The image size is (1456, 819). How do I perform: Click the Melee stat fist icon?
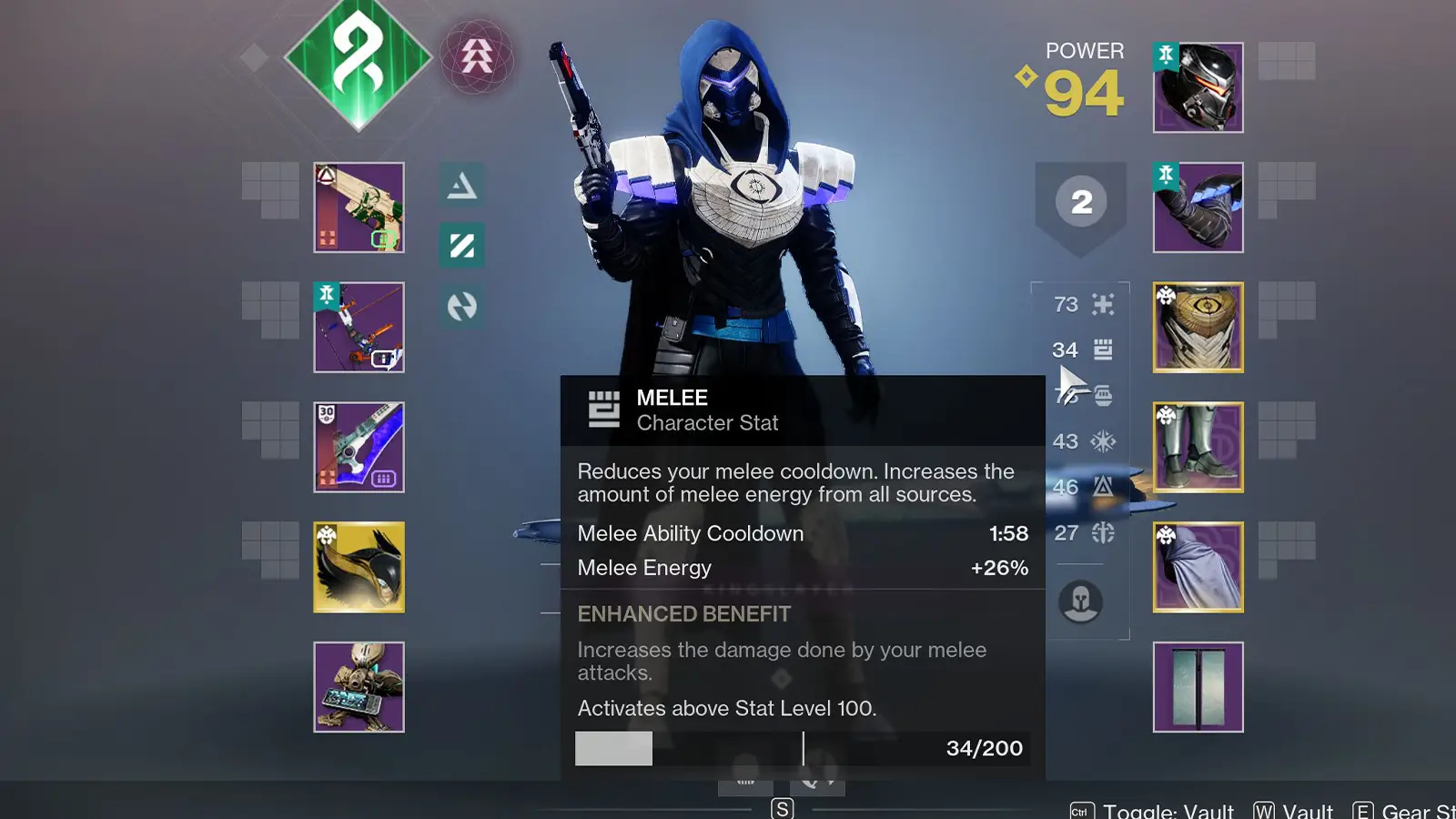1103,350
